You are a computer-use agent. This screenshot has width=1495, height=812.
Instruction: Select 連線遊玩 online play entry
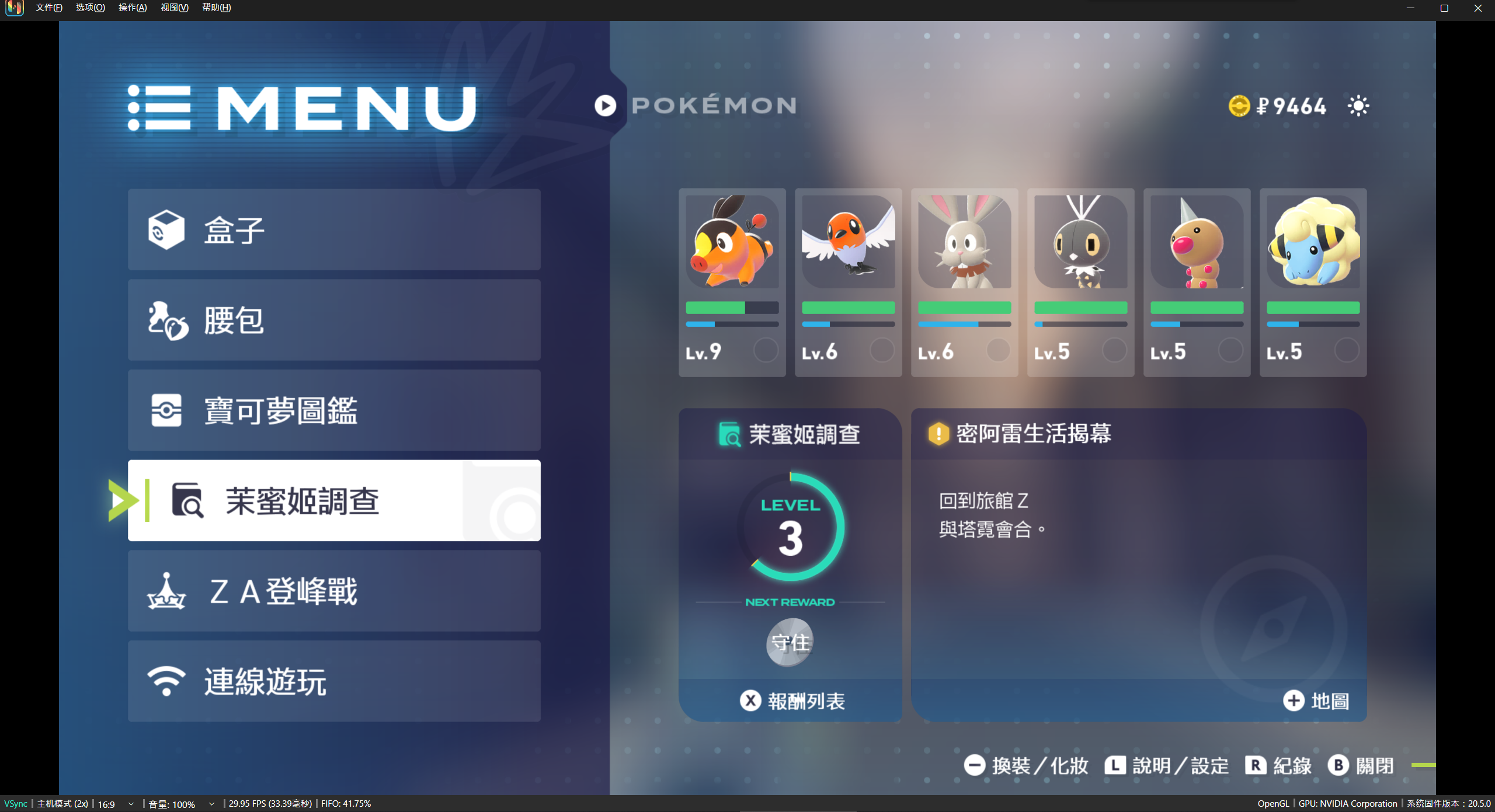pyautogui.click(x=334, y=681)
